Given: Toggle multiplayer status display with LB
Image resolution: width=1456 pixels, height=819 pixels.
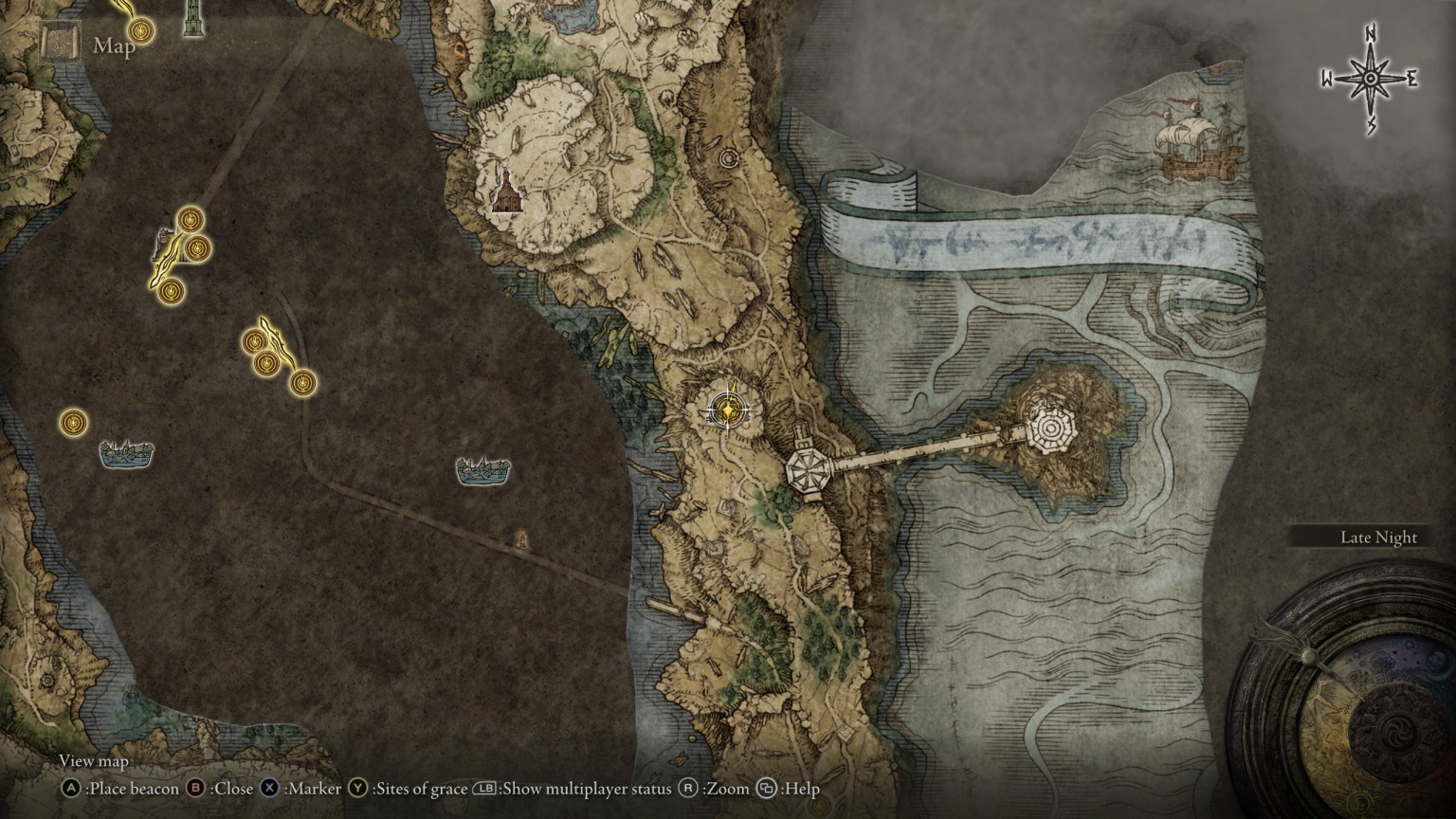Looking at the screenshot, I should [x=484, y=788].
